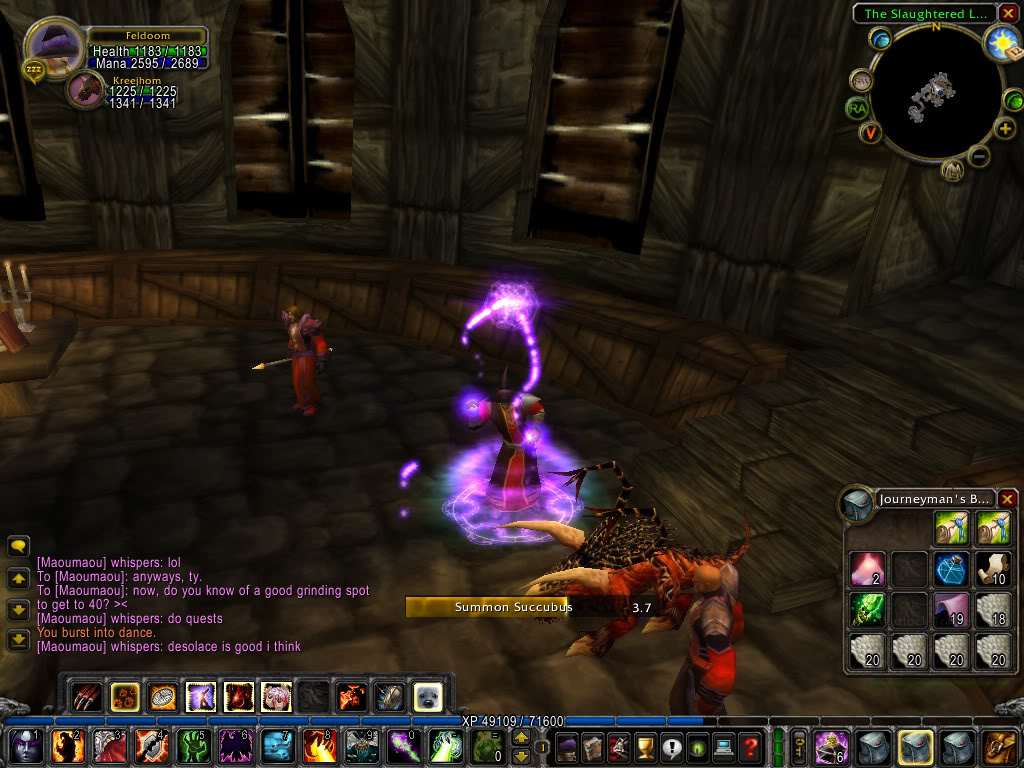
Task: Click the orange V minimap button
Action: coord(872,132)
